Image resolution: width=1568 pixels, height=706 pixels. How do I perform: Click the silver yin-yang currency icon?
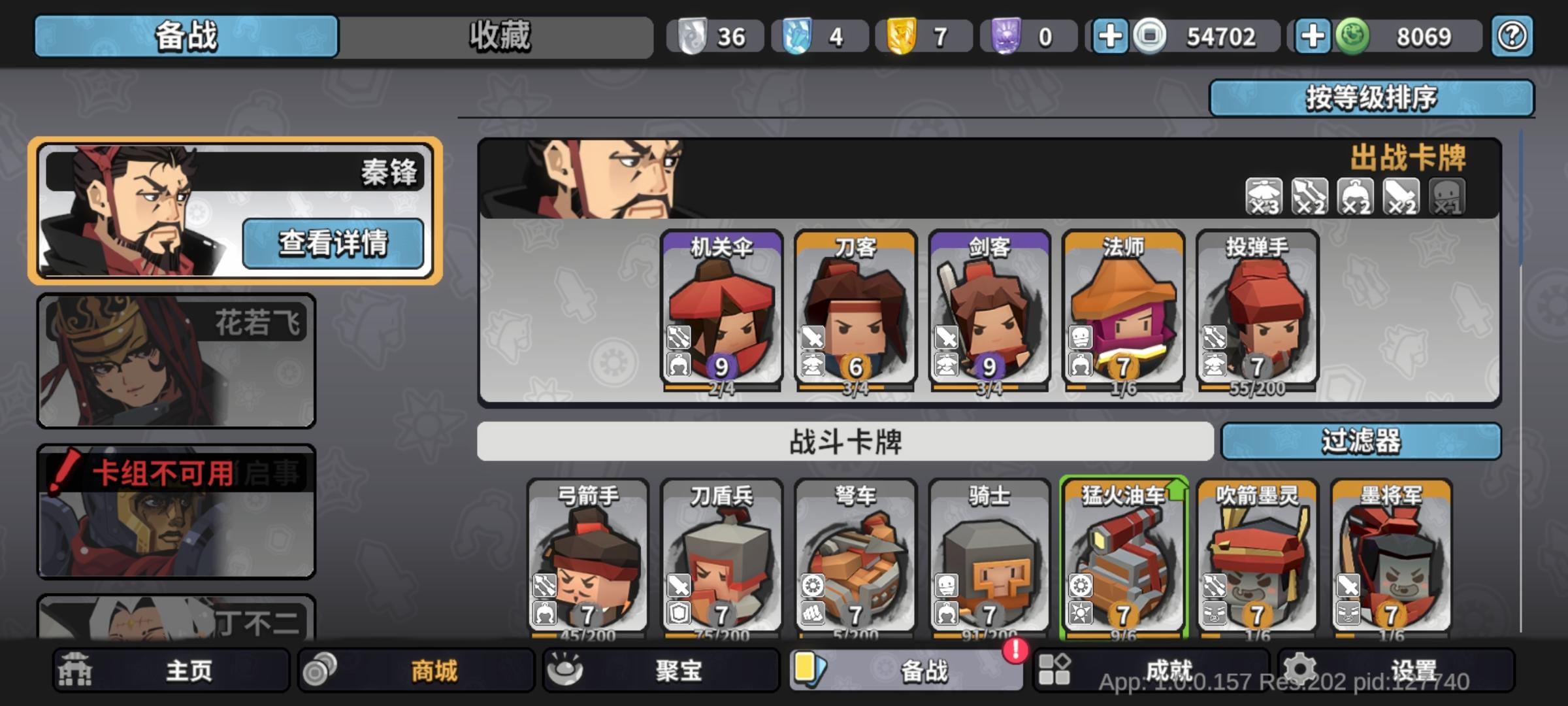[x=692, y=36]
